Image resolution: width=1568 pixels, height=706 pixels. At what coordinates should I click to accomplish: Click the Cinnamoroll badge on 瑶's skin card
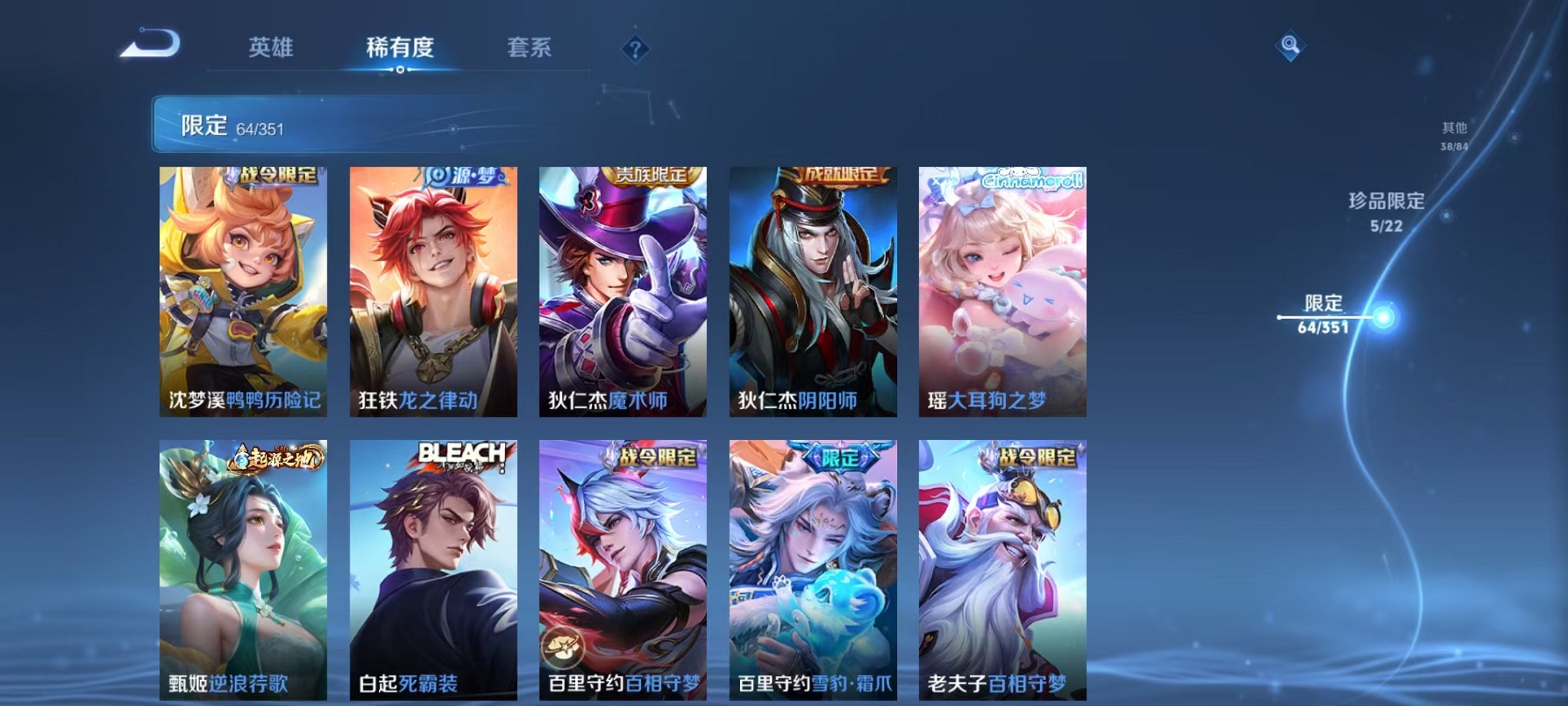pyautogui.click(x=1033, y=181)
